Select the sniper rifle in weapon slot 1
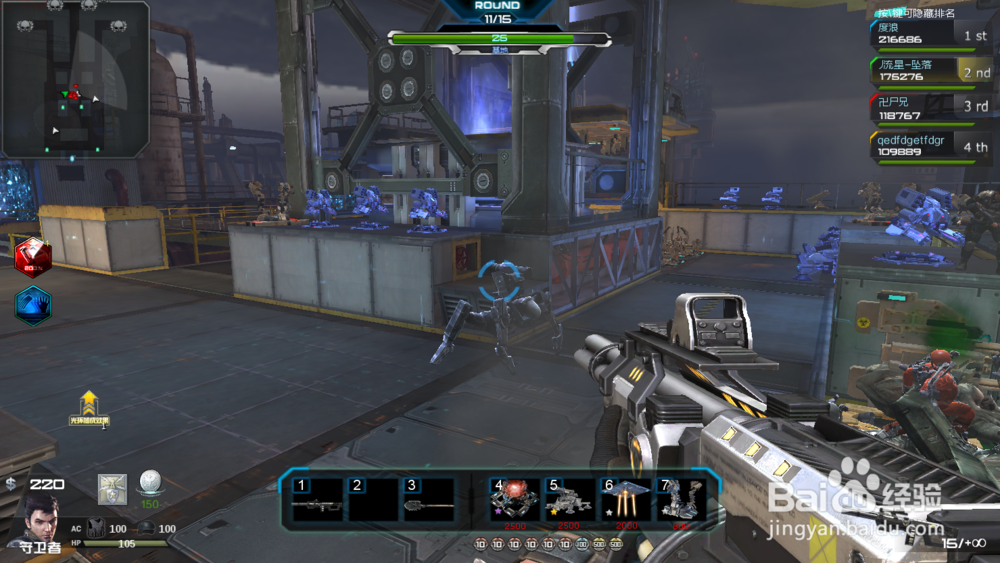Viewport: 1000px width, 563px height. tap(317, 499)
